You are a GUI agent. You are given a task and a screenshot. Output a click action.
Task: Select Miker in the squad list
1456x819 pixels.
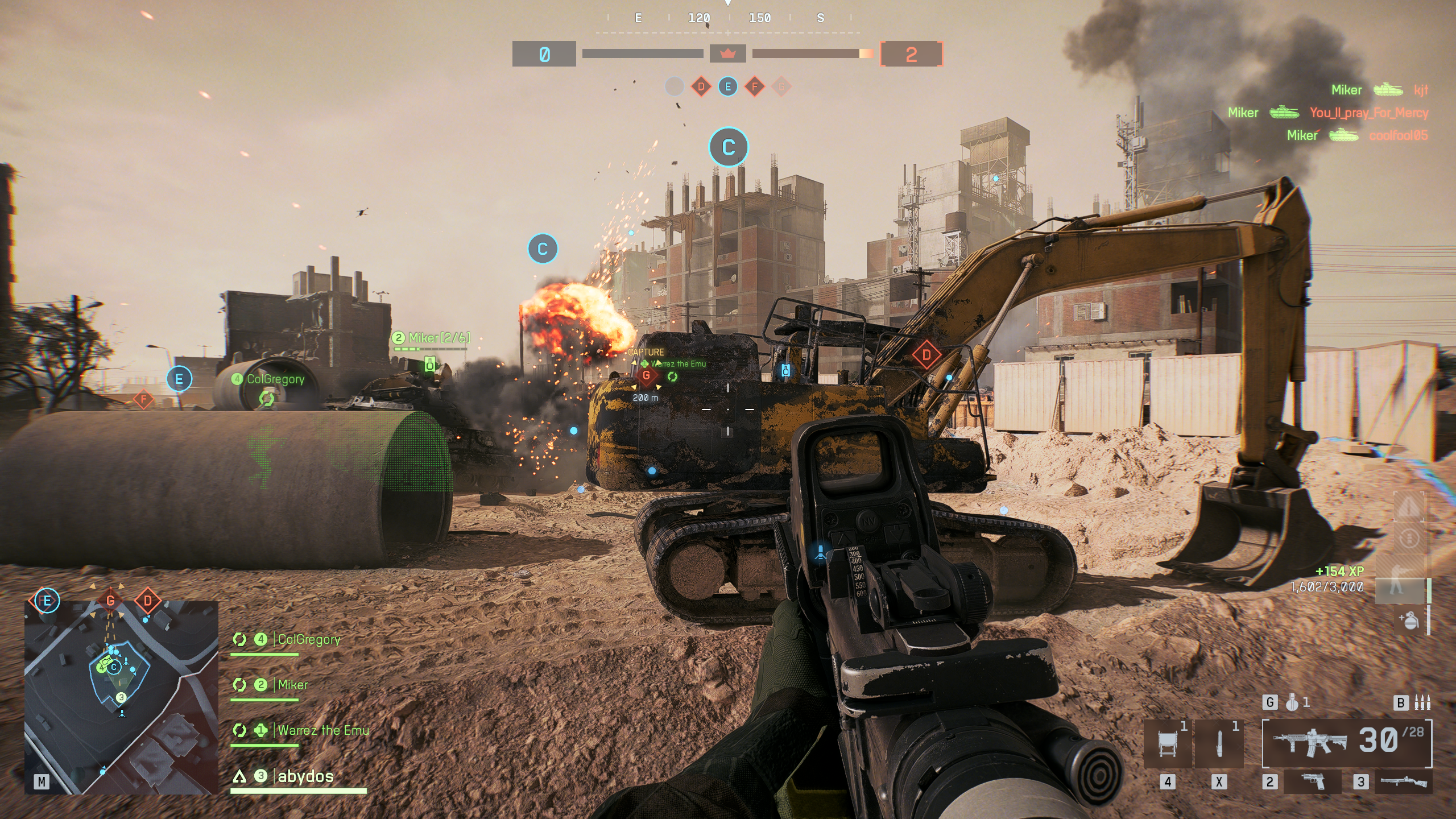pyautogui.click(x=292, y=685)
